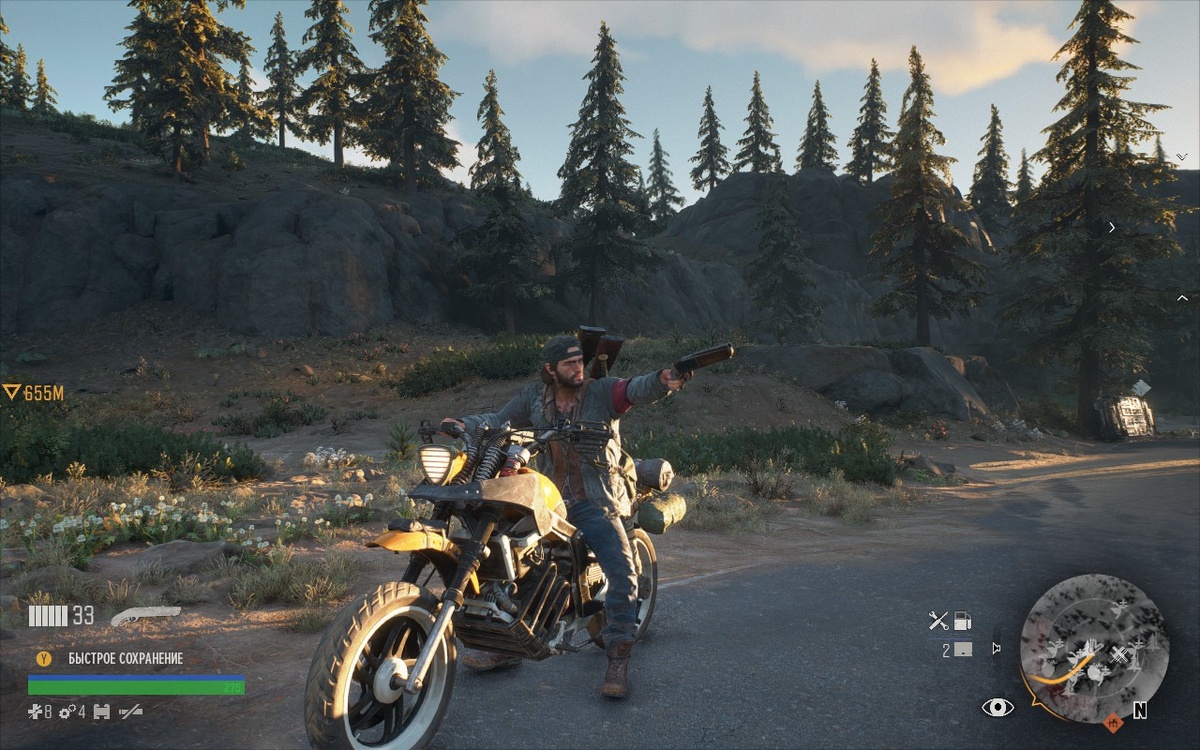Click the bike repair wrench icon
Screen dimensions: 1200x750
[x=938, y=621]
